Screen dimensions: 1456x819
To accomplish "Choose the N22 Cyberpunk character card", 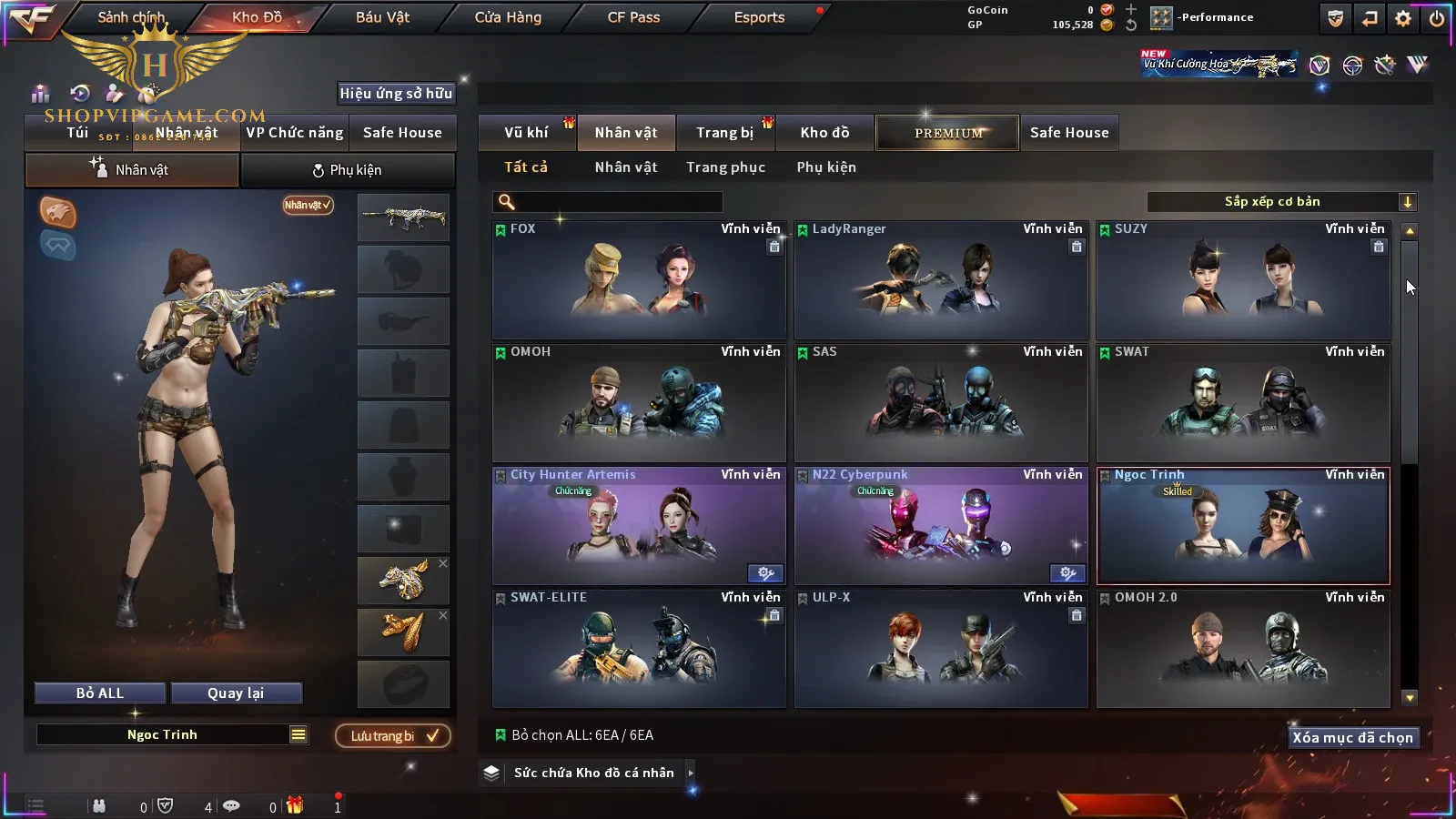I will pyautogui.click(x=940, y=526).
